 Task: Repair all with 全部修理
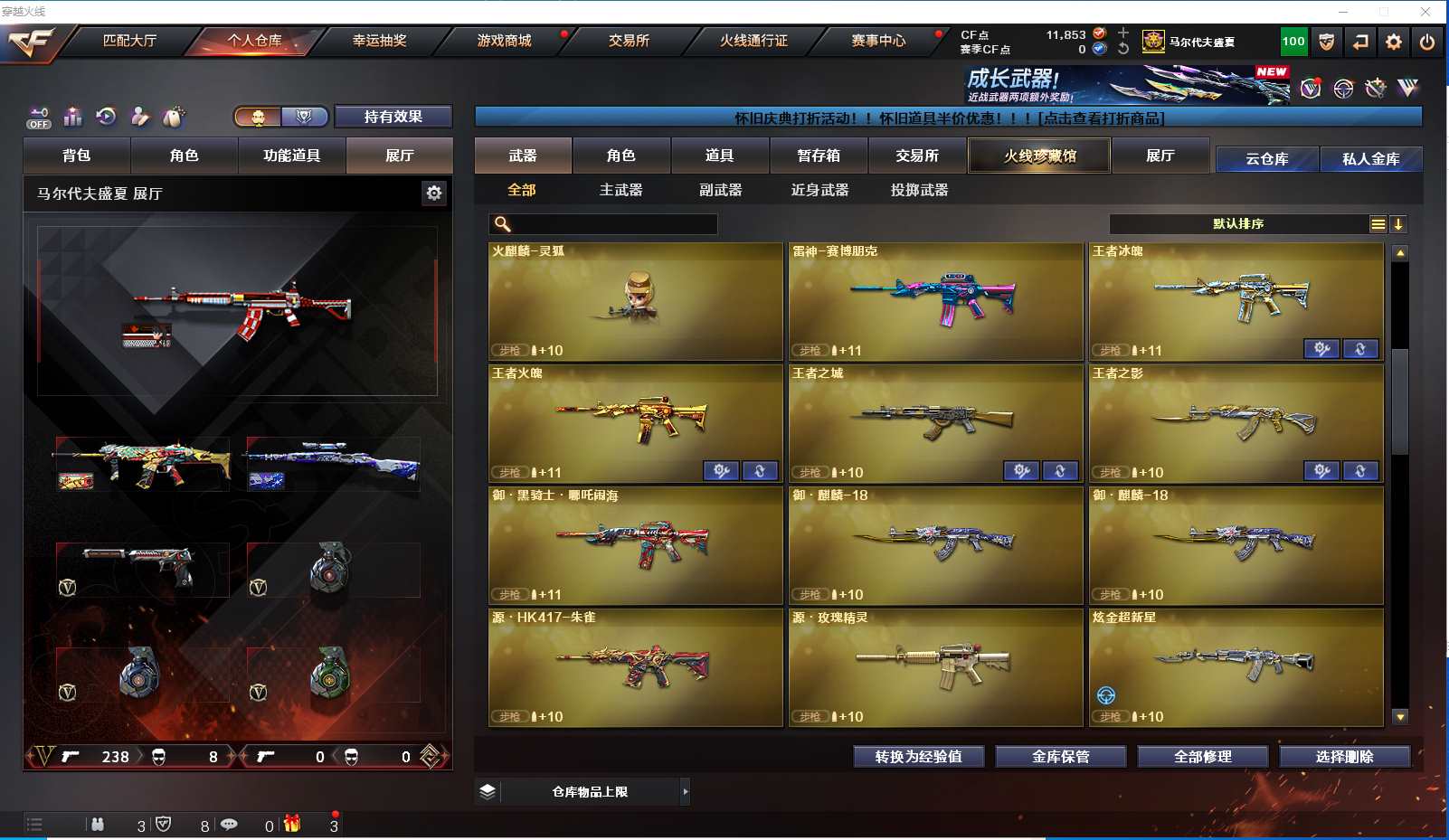tap(1202, 757)
